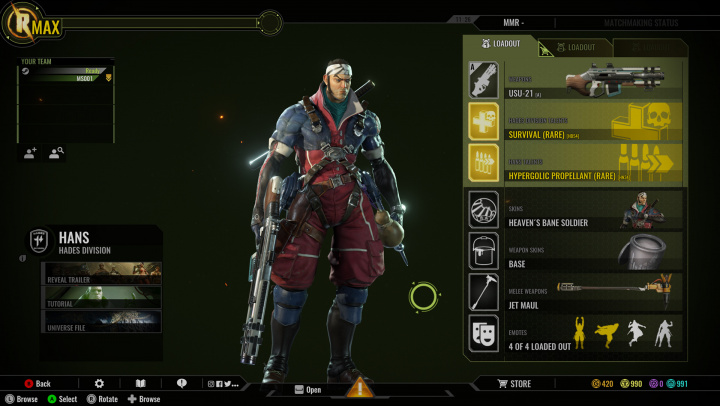Open the Survival (Rare) card slot

pyautogui.click(x=575, y=122)
